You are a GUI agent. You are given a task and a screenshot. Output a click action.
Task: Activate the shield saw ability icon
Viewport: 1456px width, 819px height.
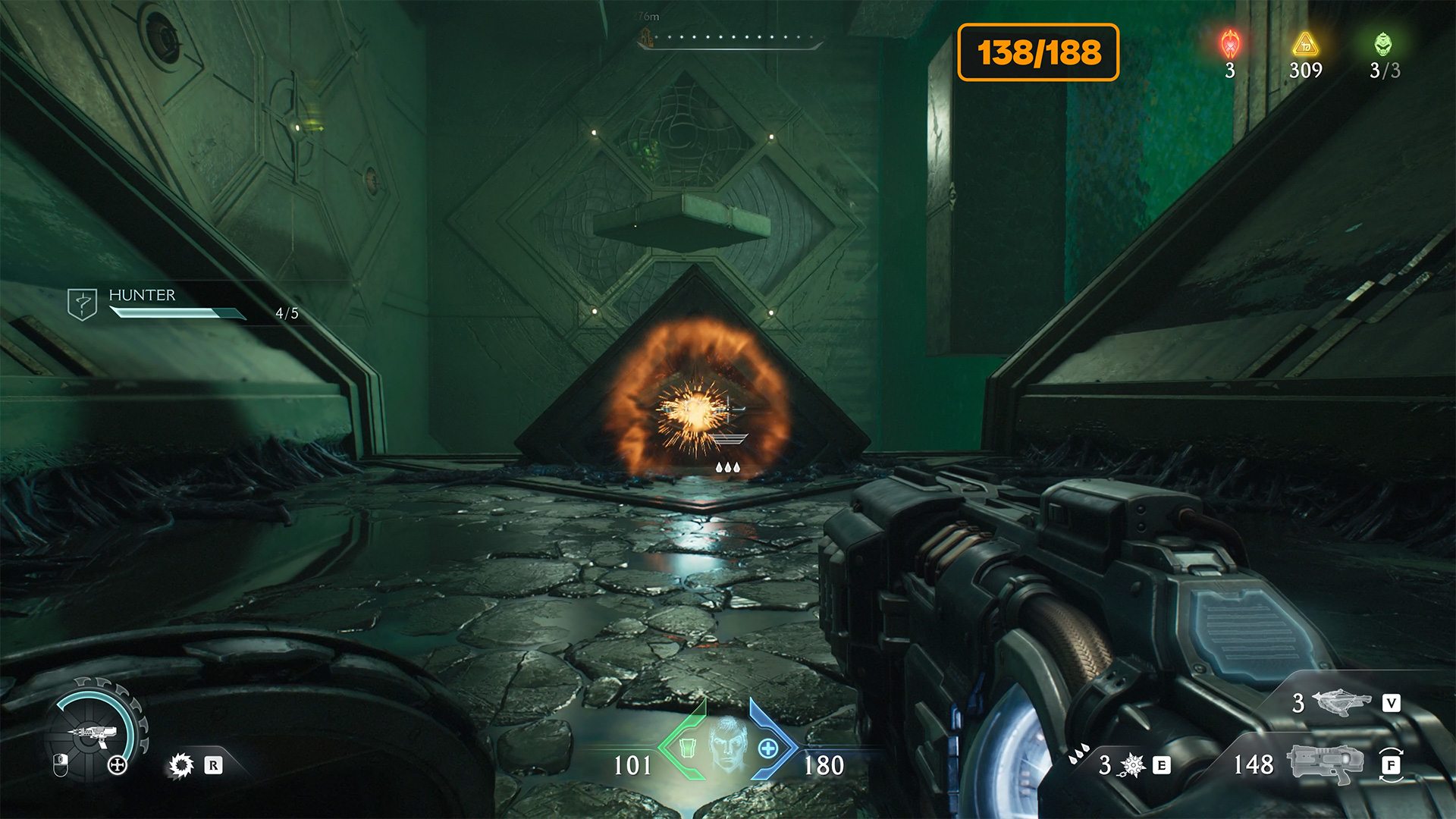[x=181, y=765]
